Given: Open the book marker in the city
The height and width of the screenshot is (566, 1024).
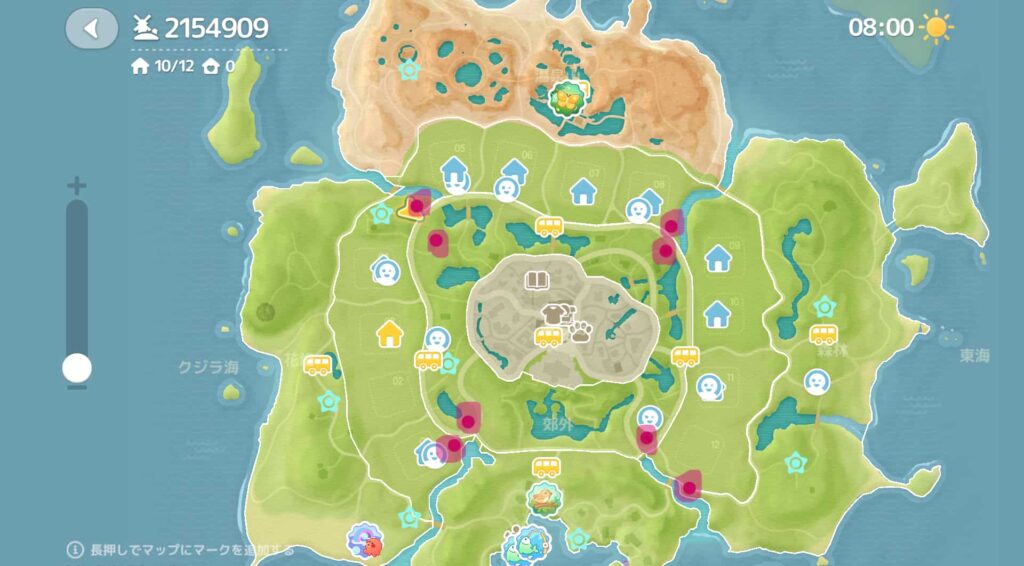Looking at the screenshot, I should [538, 281].
